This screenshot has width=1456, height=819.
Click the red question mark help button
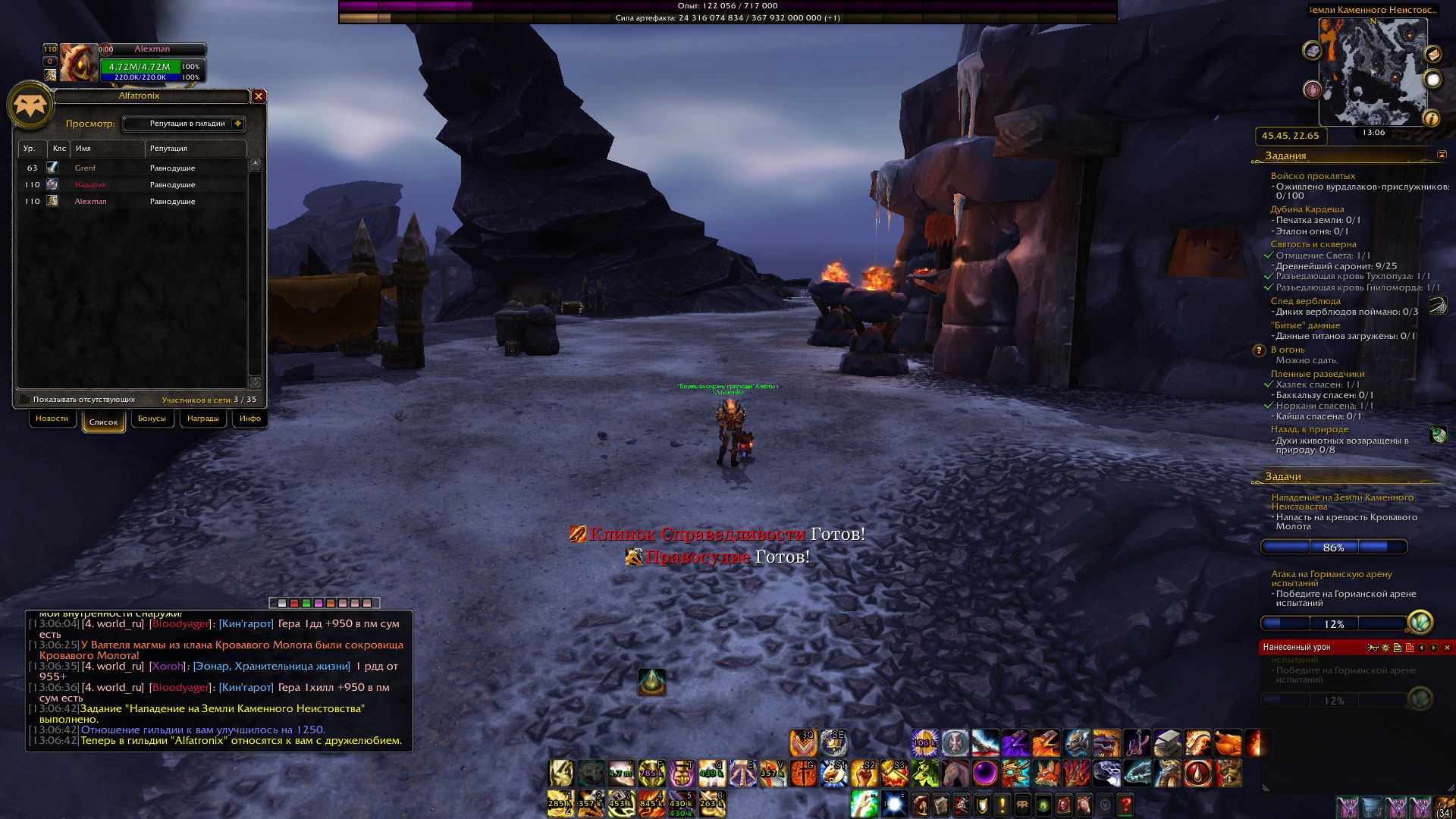[x=1125, y=804]
